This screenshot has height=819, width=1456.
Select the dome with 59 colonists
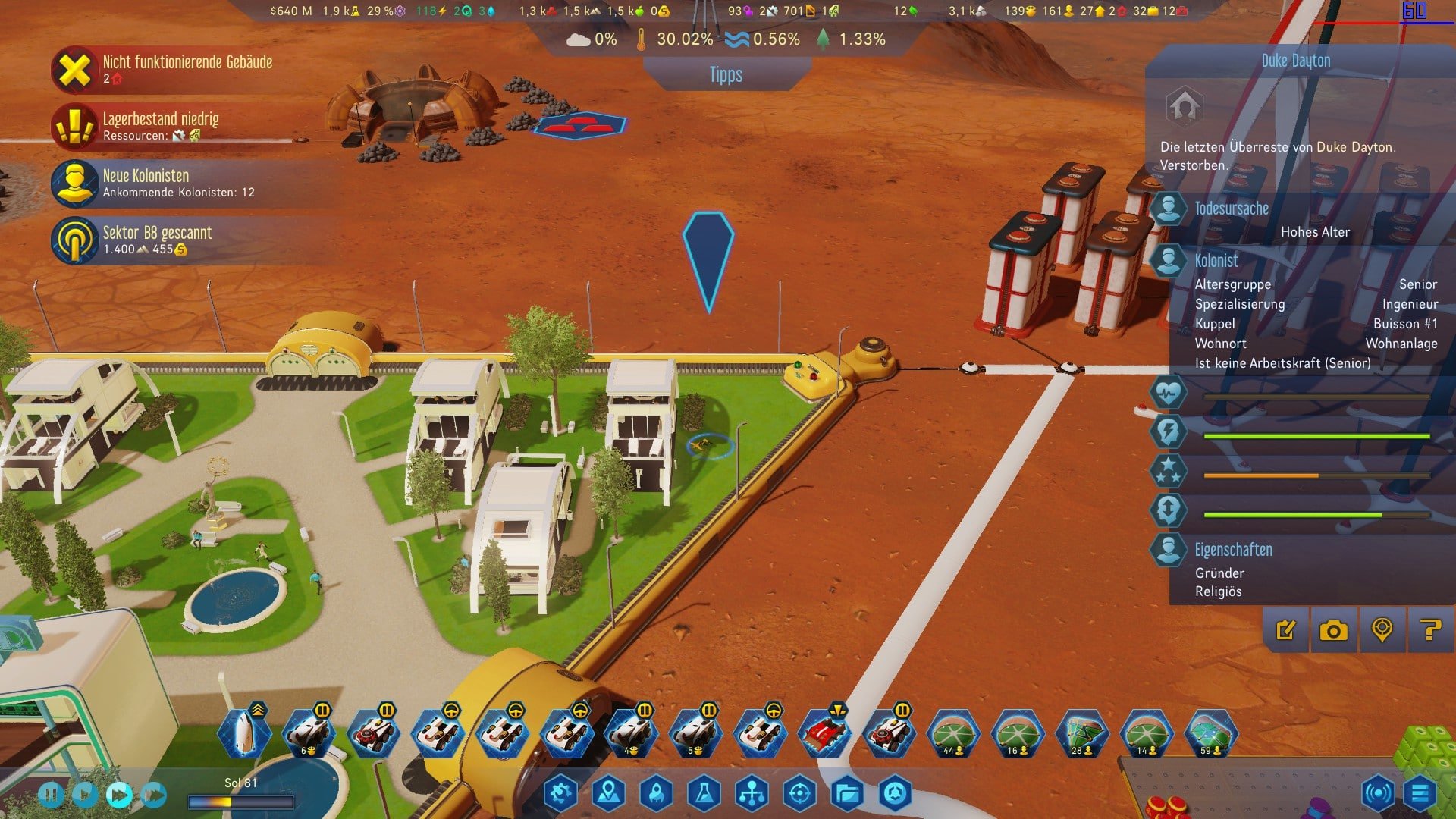click(x=1210, y=733)
